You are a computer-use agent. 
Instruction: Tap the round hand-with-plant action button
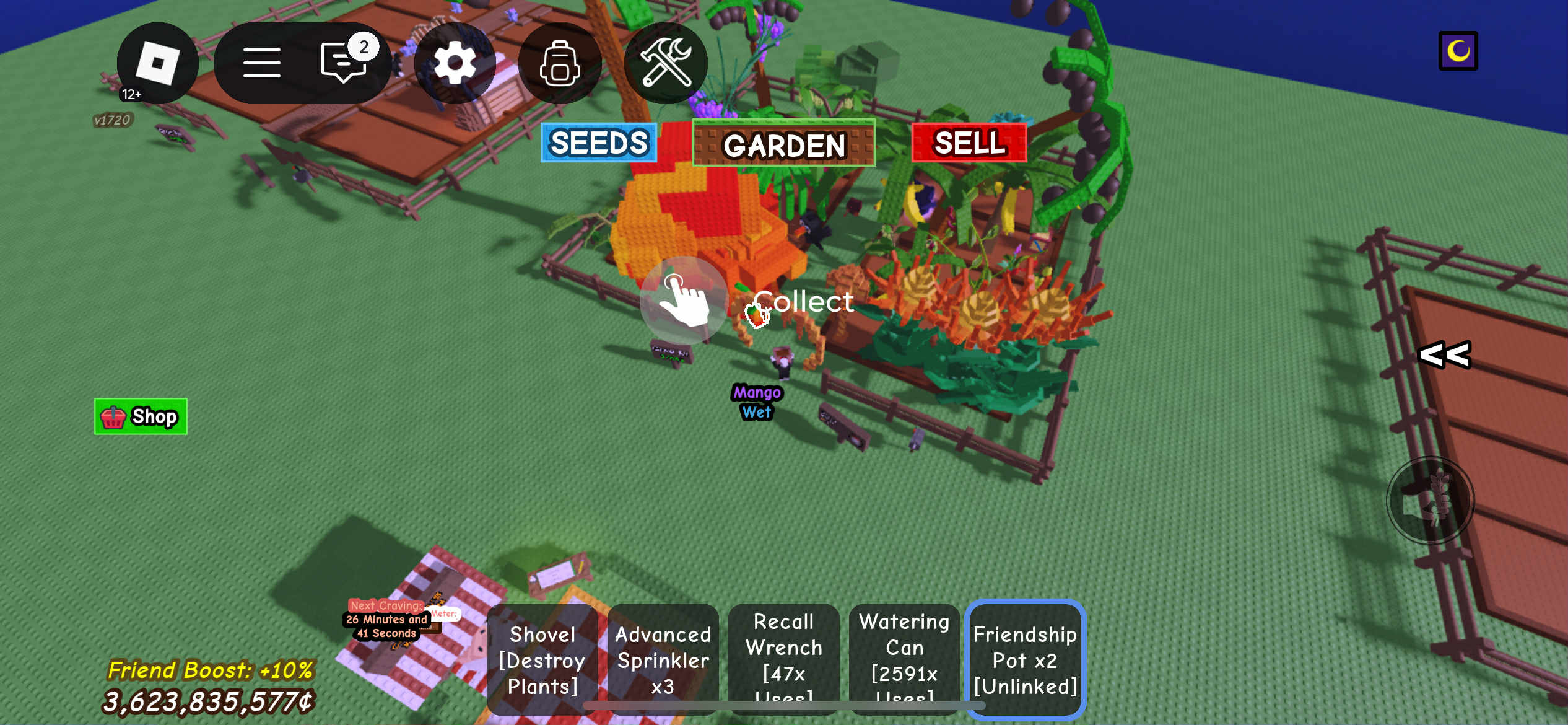click(x=1430, y=501)
